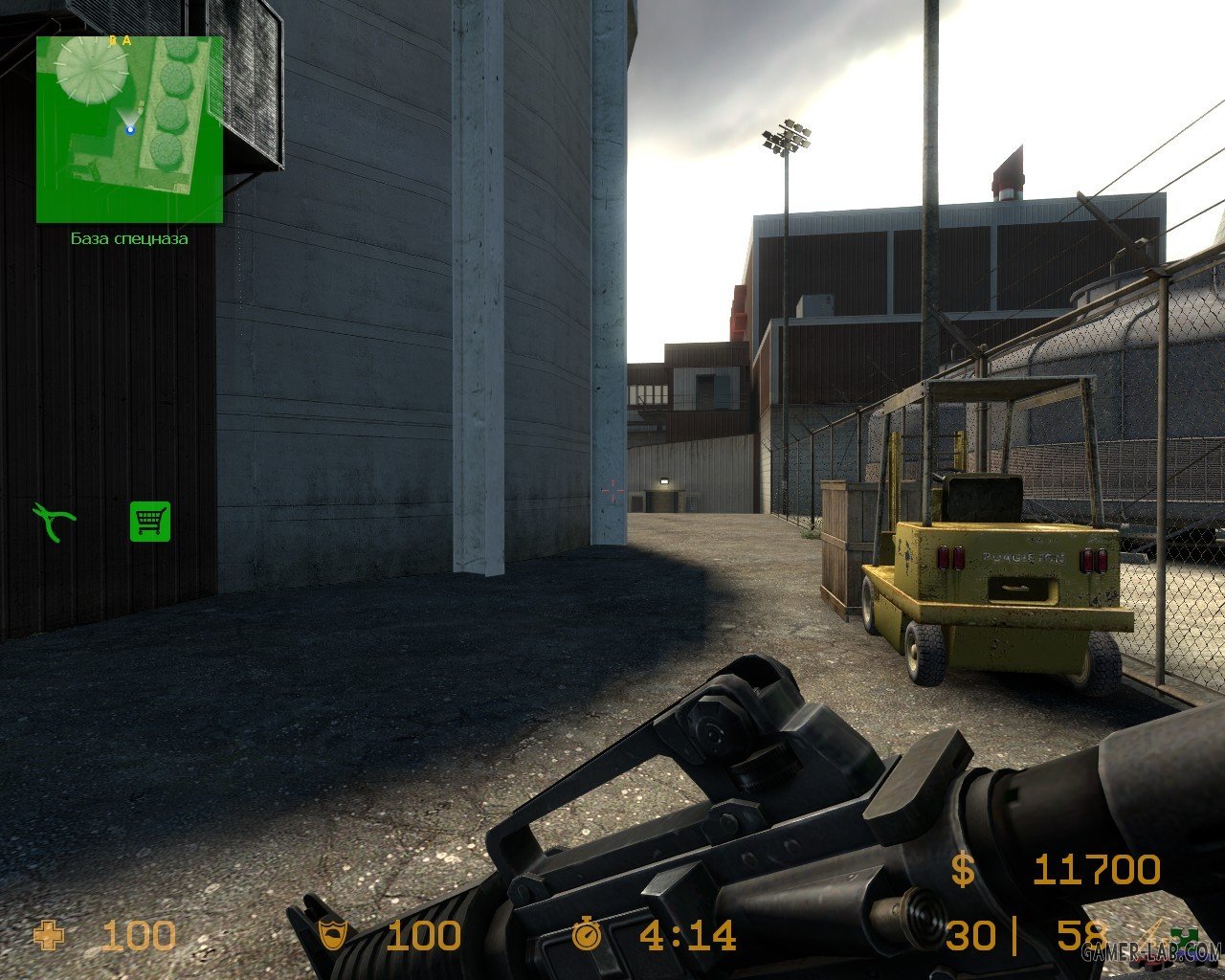Open the buy zone shopping cart icon
This screenshot has width=1225, height=980.
coord(150,522)
